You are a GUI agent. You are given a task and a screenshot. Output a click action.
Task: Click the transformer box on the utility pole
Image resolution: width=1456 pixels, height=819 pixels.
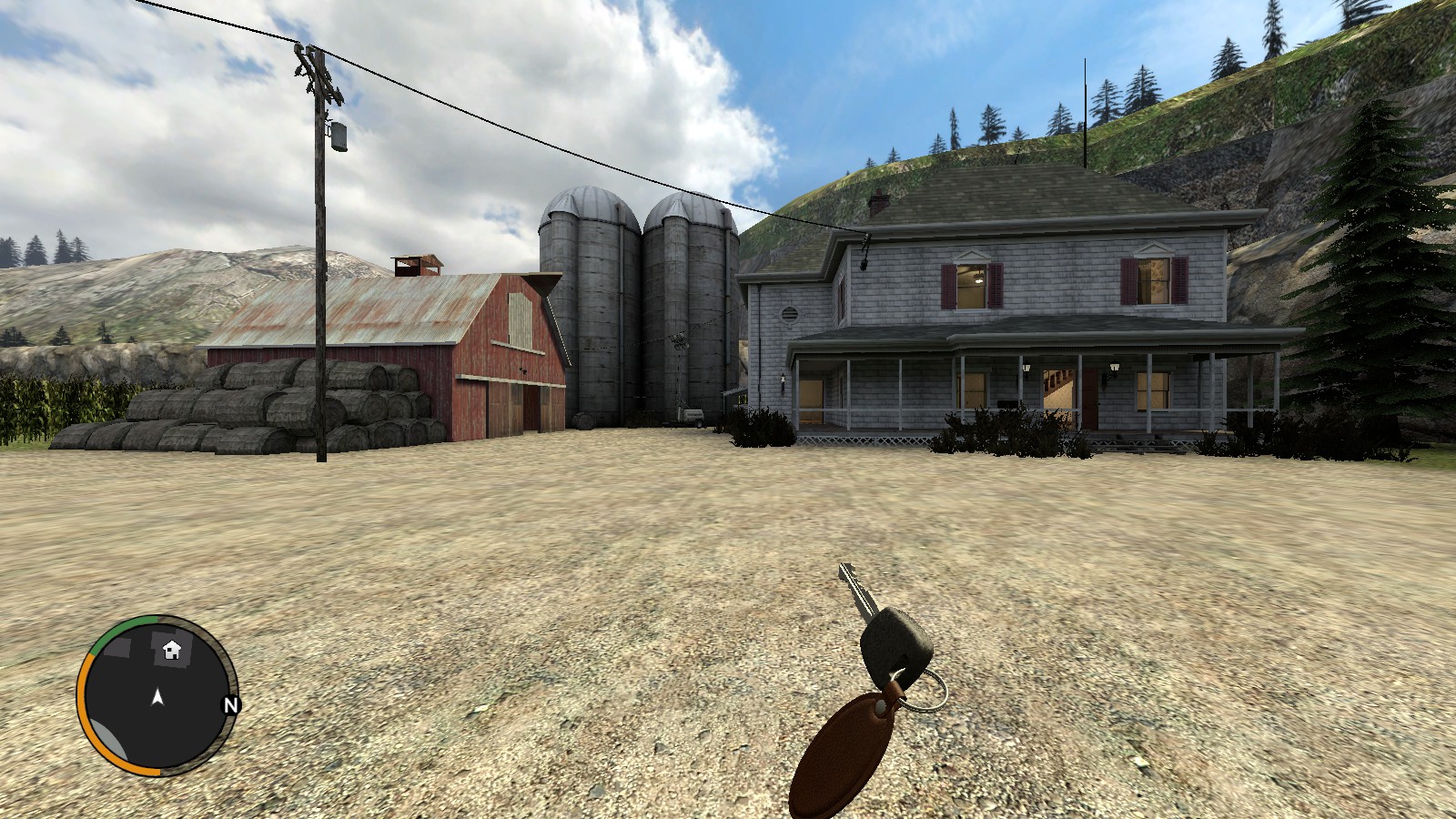[x=338, y=135]
